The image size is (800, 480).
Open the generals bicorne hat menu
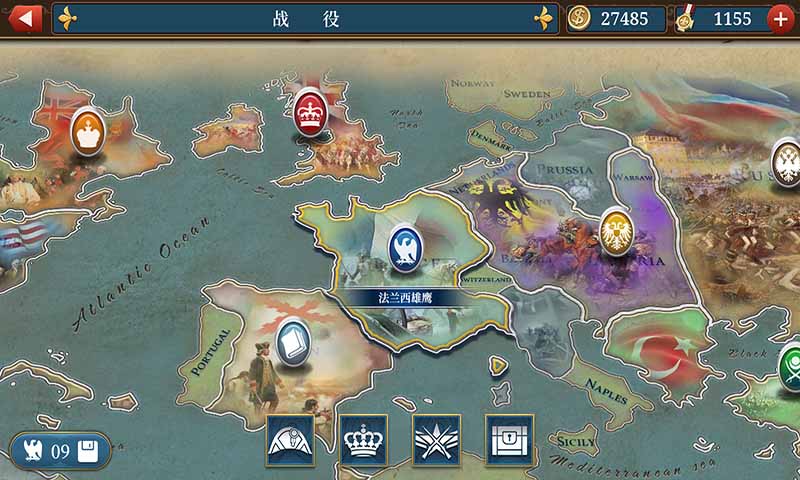pyautogui.click(x=290, y=440)
